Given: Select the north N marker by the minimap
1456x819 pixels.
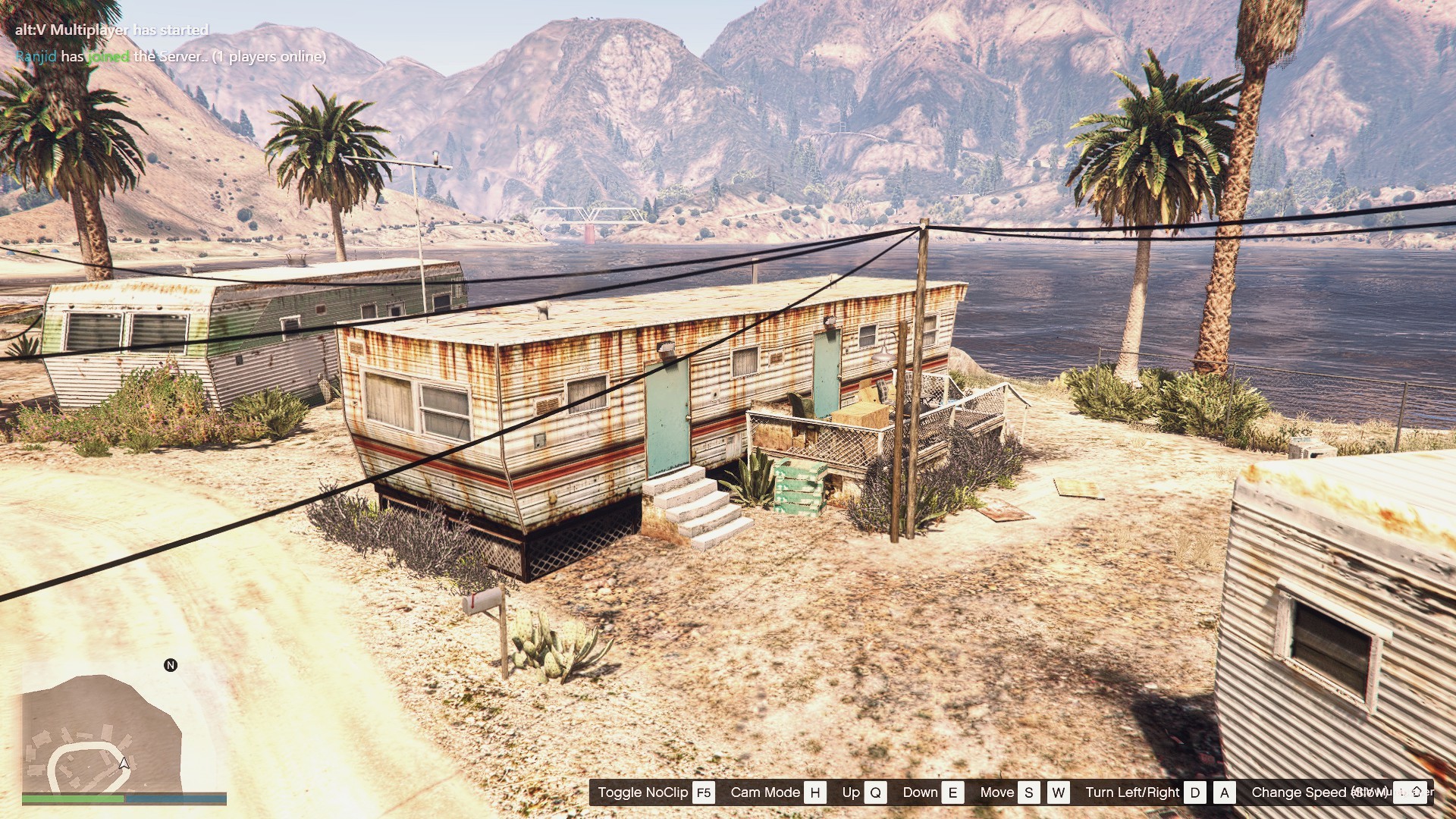Looking at the screenshot, I should click(171, 665).
